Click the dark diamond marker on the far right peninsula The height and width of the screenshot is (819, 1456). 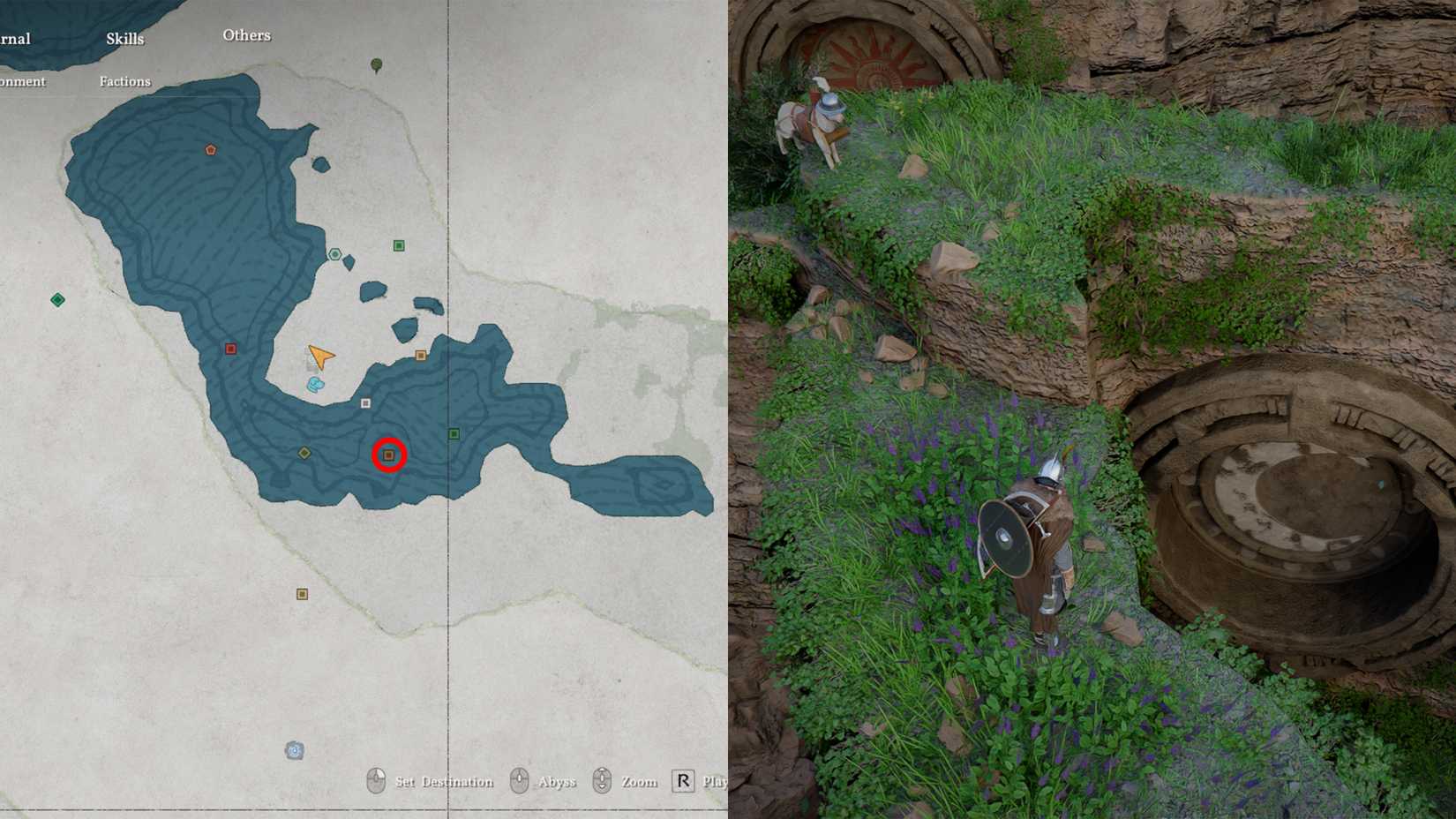click(x=663, y=482)
